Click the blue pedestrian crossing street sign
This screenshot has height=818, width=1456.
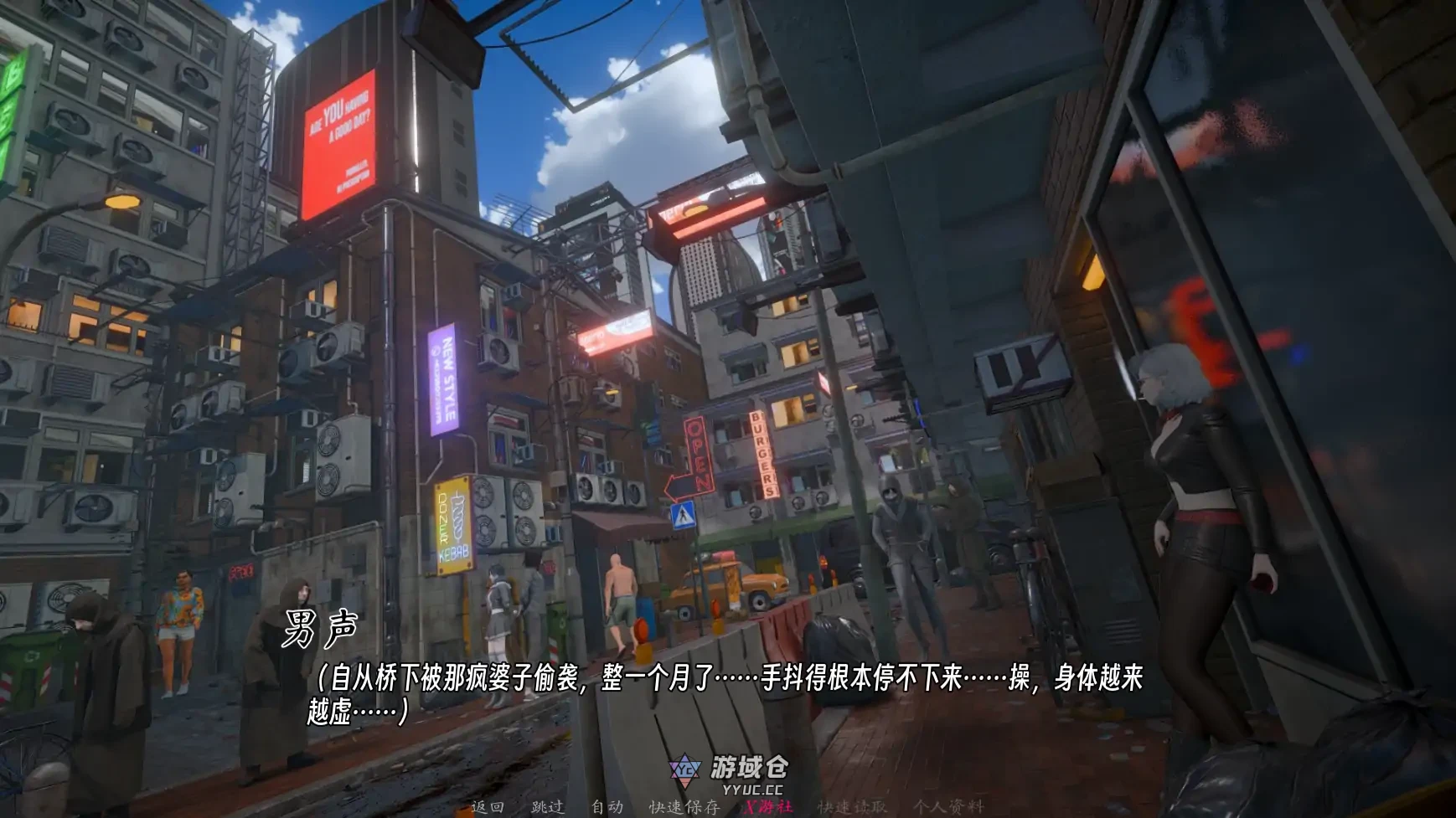tap(682, 516)
